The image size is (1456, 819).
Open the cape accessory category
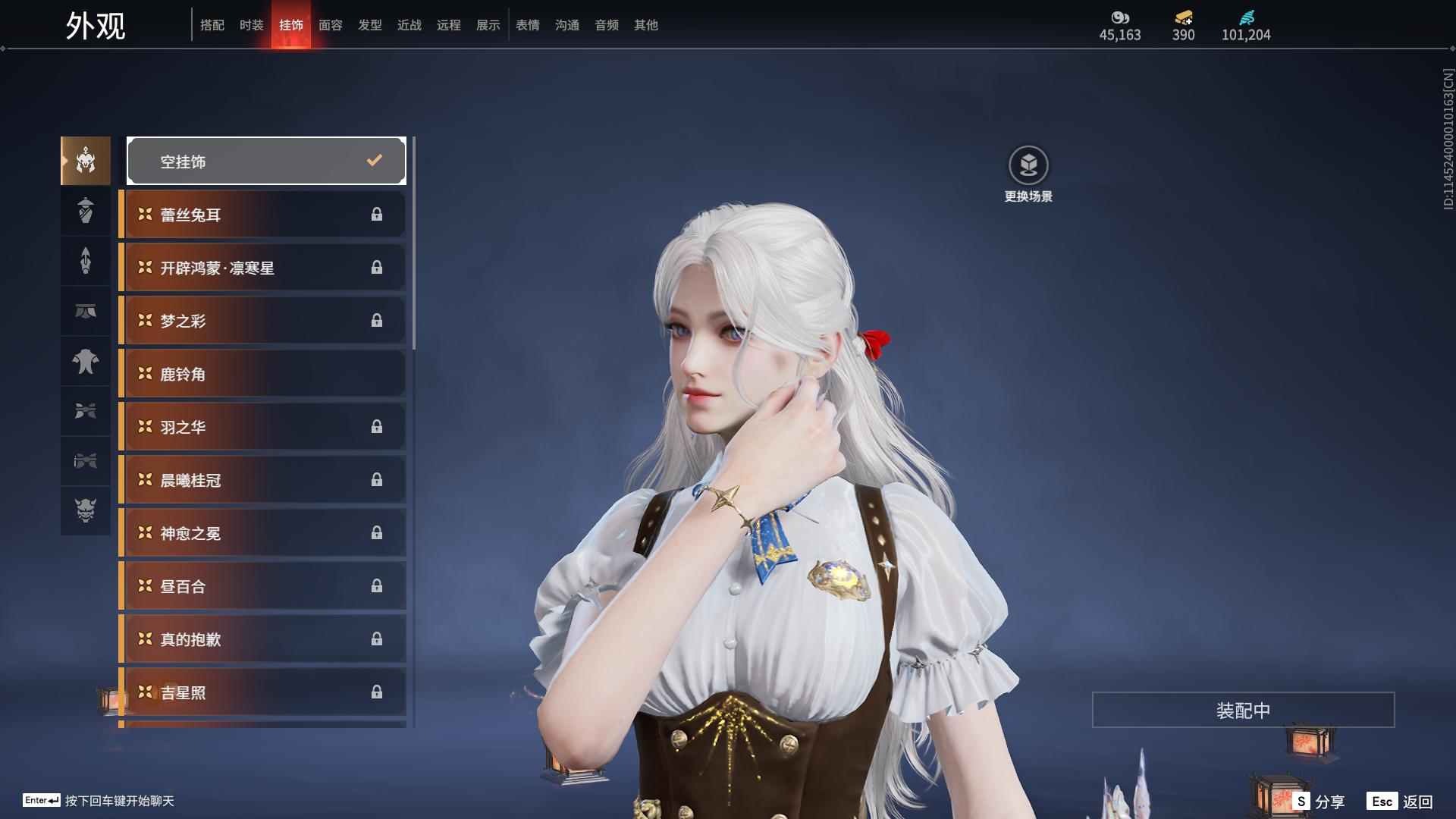click(x=86, y=362)
